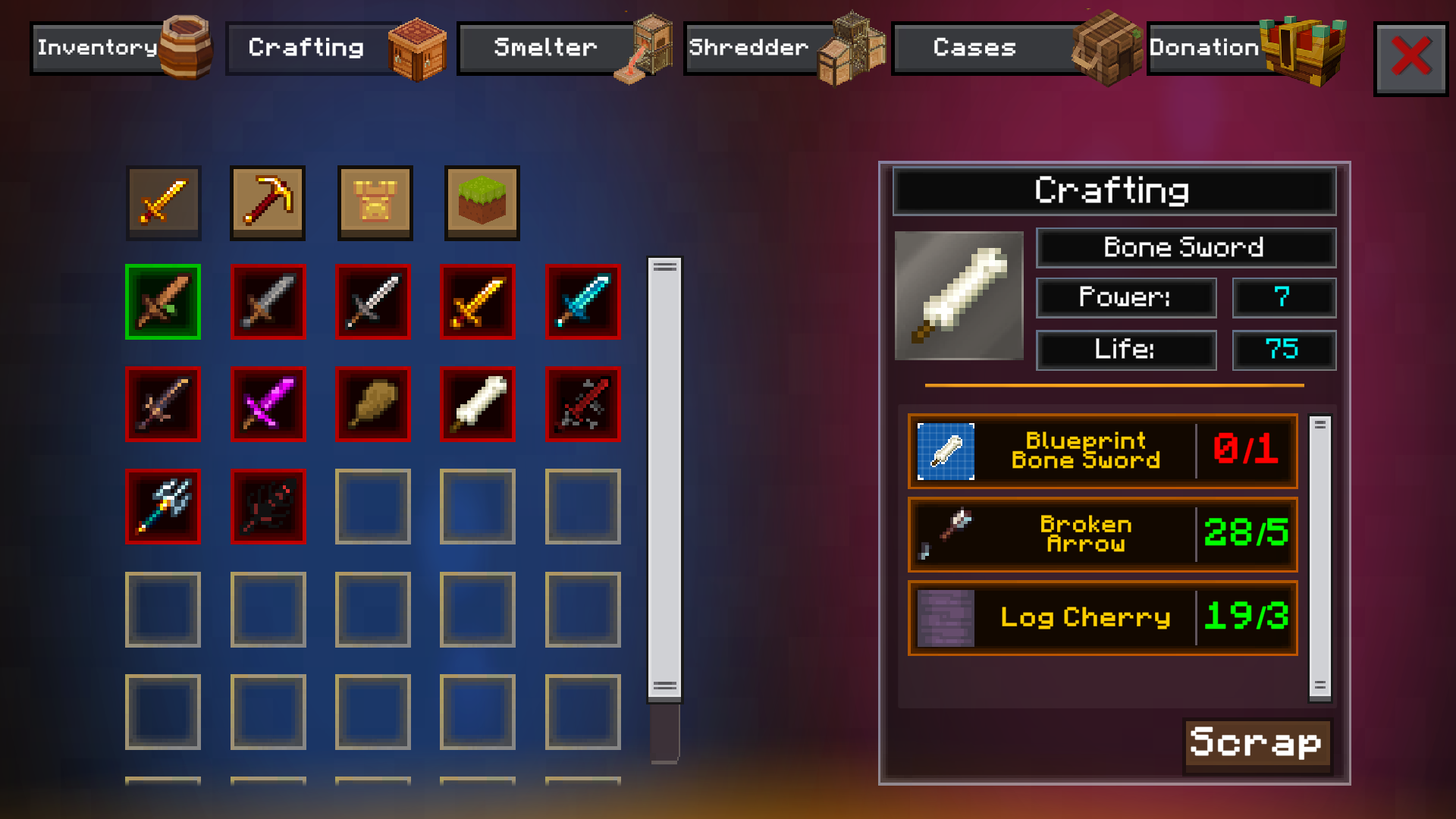The image size is (1456, 819).
Task: Select the double-bladed axe recipe
Action: pos(163,507)
